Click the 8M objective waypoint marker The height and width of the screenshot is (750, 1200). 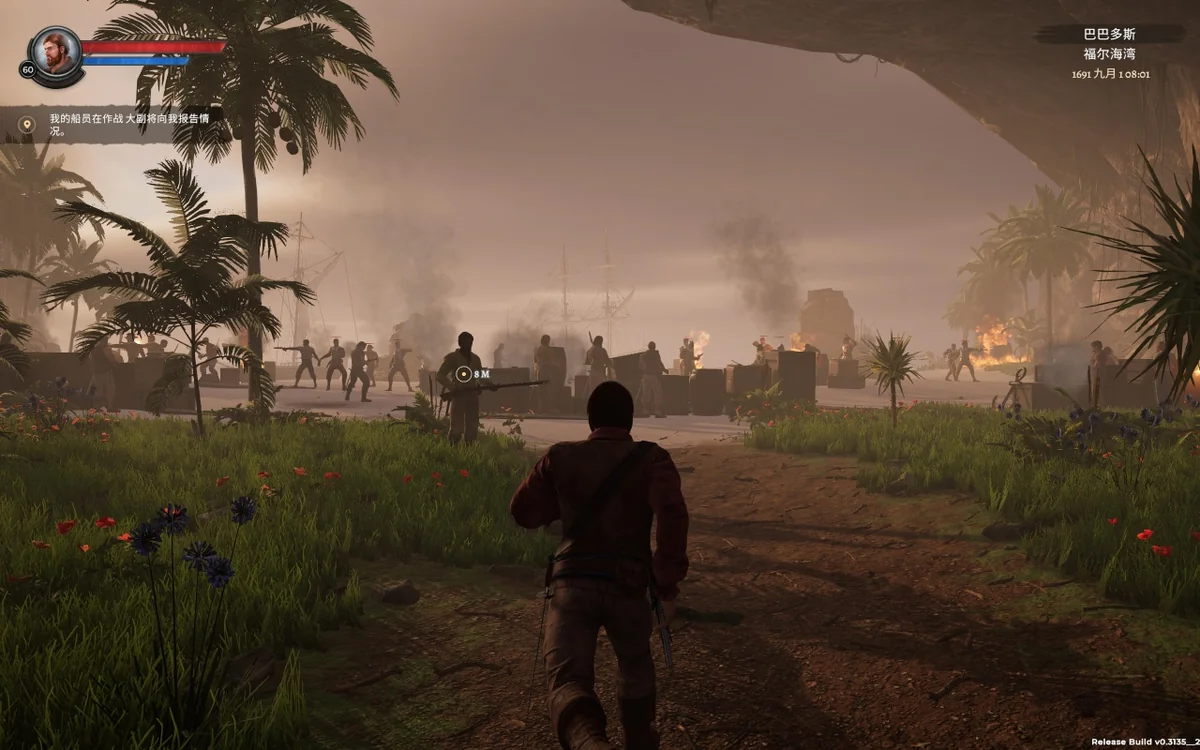(462, 374)
